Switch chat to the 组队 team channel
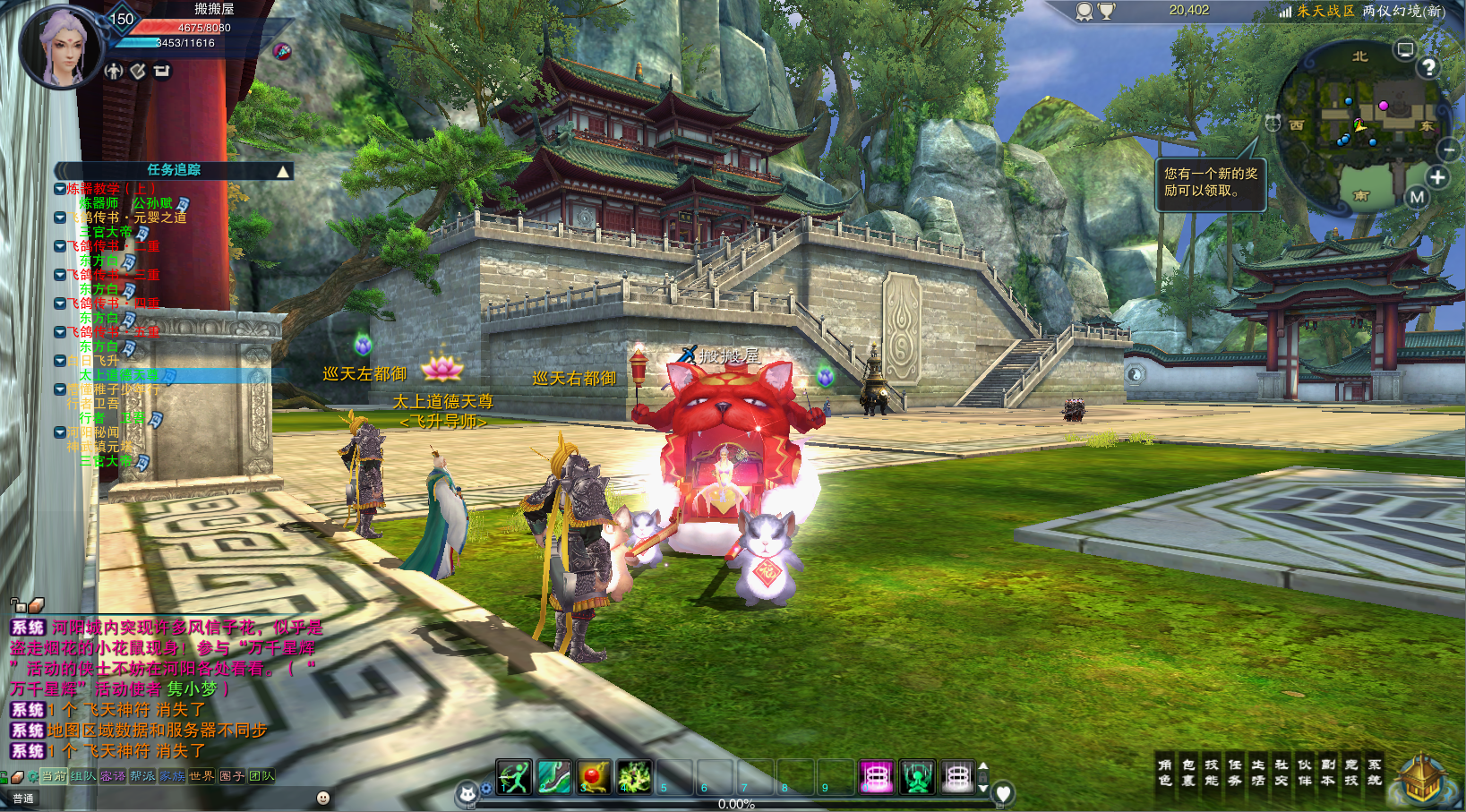Screen dimensions: 1466x812 (x=83, y=776)
